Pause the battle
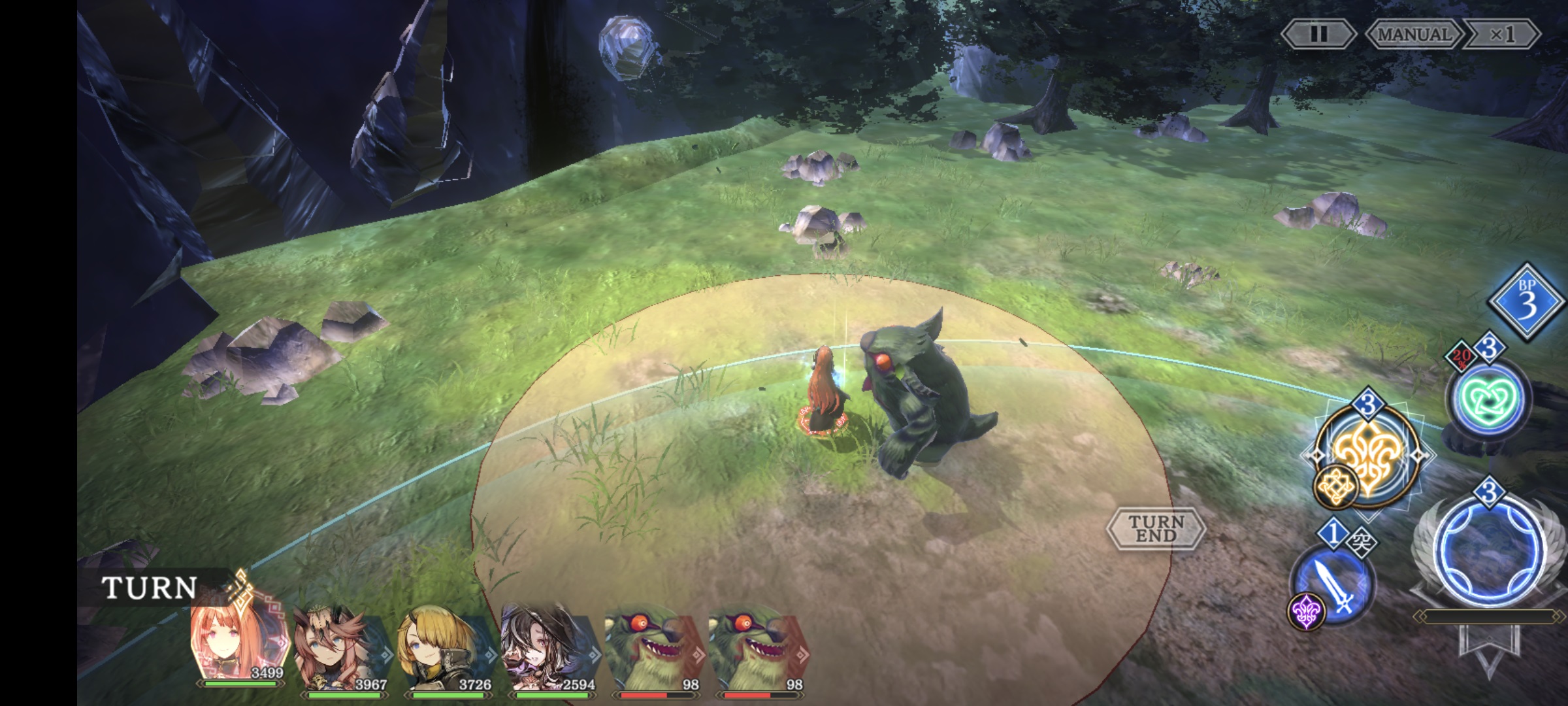Image resolution: width=1568 pixels, height=706 pixels. click(1318, 34)
